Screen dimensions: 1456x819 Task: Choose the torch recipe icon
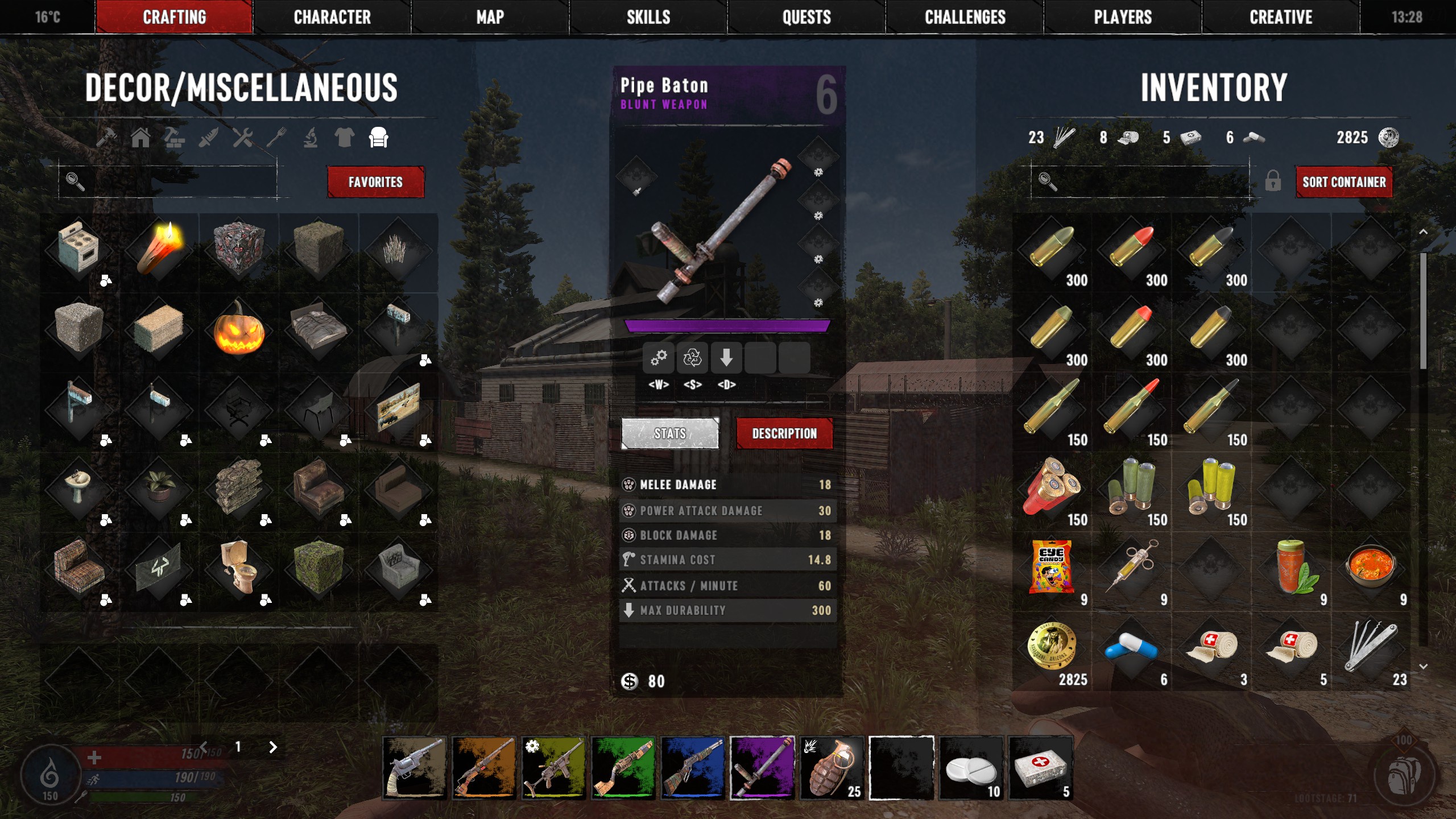[159, 249]
